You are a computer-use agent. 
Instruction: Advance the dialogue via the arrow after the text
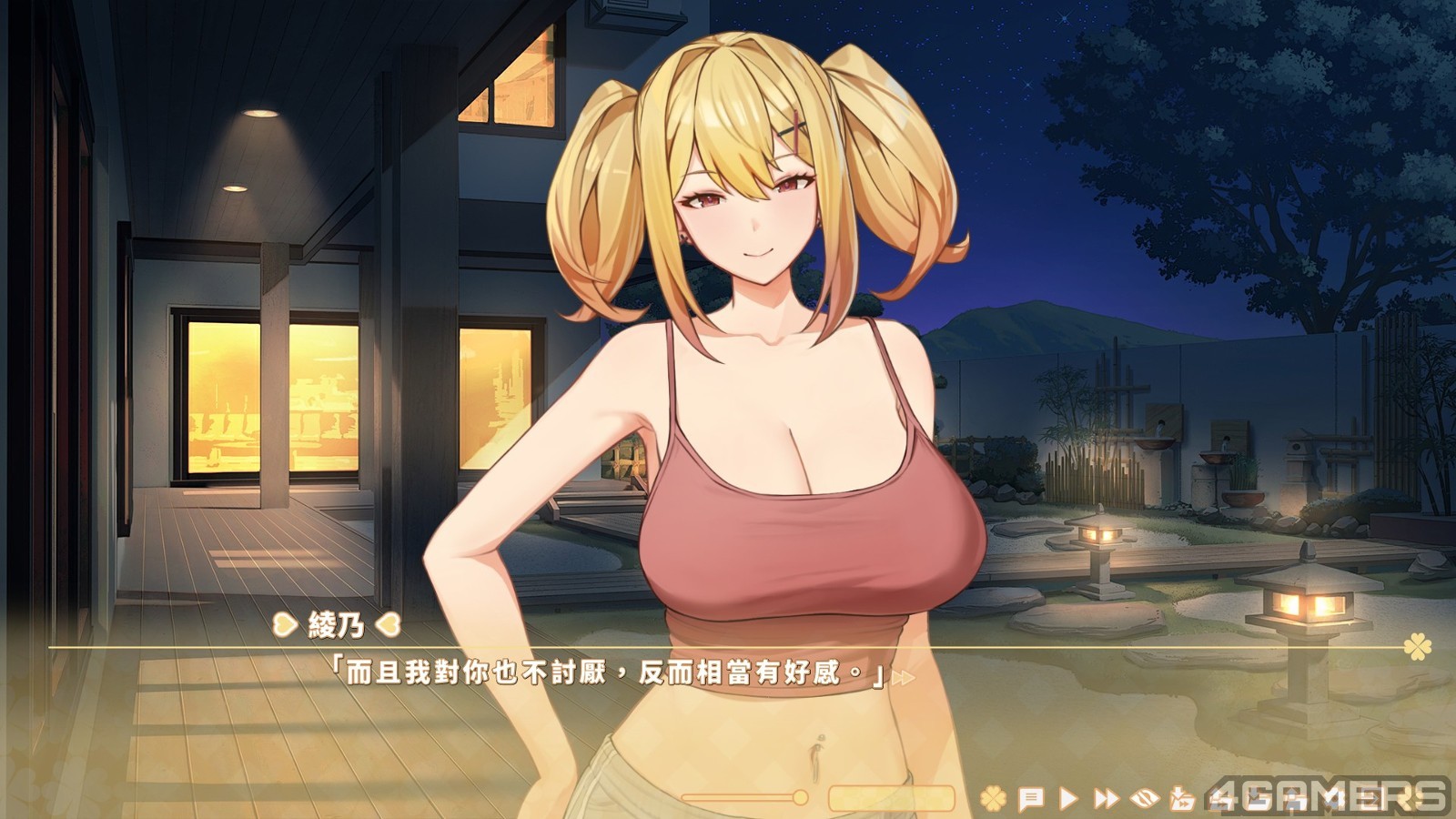click(x=903, y=678)
